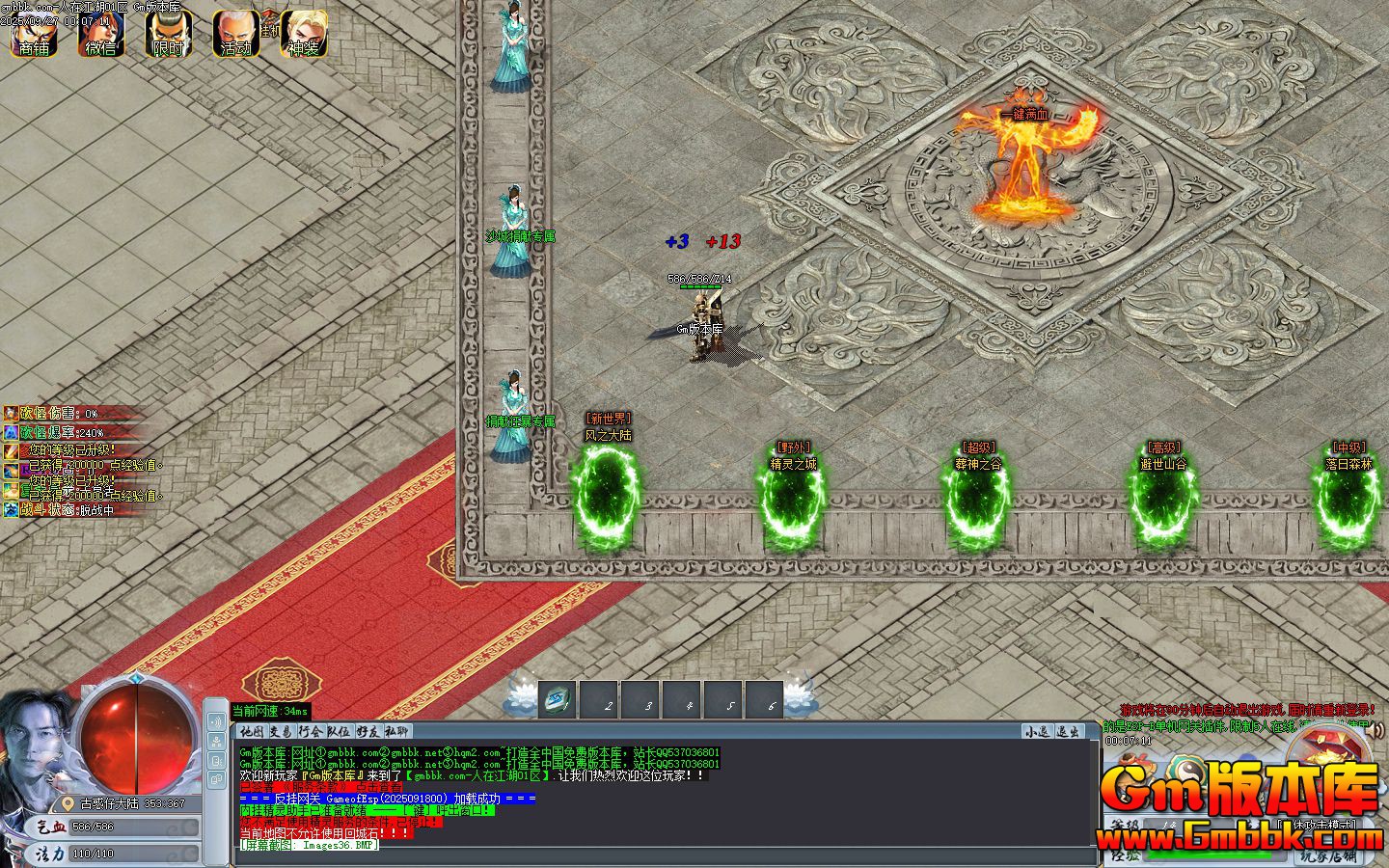Switch to the 好友 friends tab
Viewport: 1389px width, 868px height.
coord(368,732)
